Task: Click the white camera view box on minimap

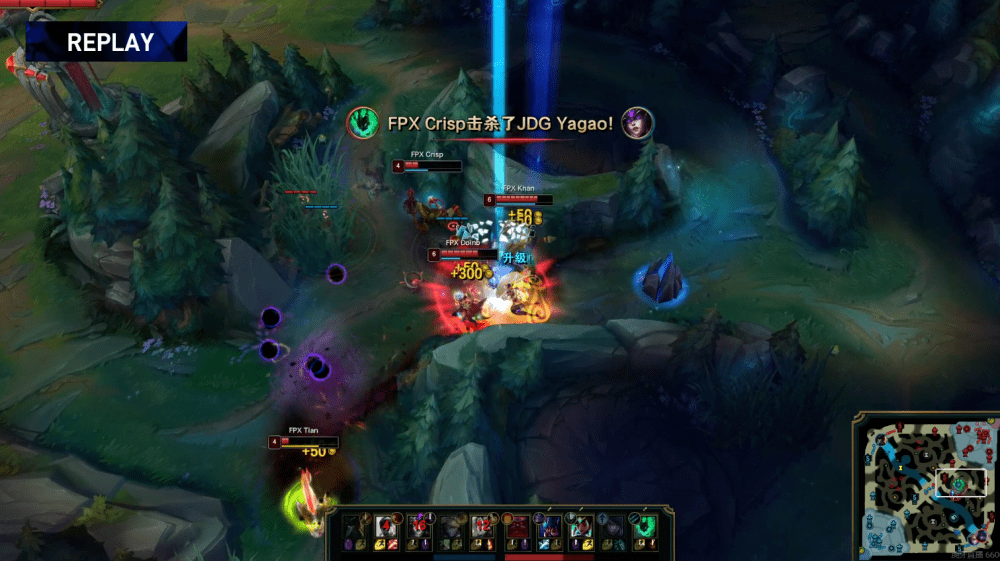Action: 960,483
